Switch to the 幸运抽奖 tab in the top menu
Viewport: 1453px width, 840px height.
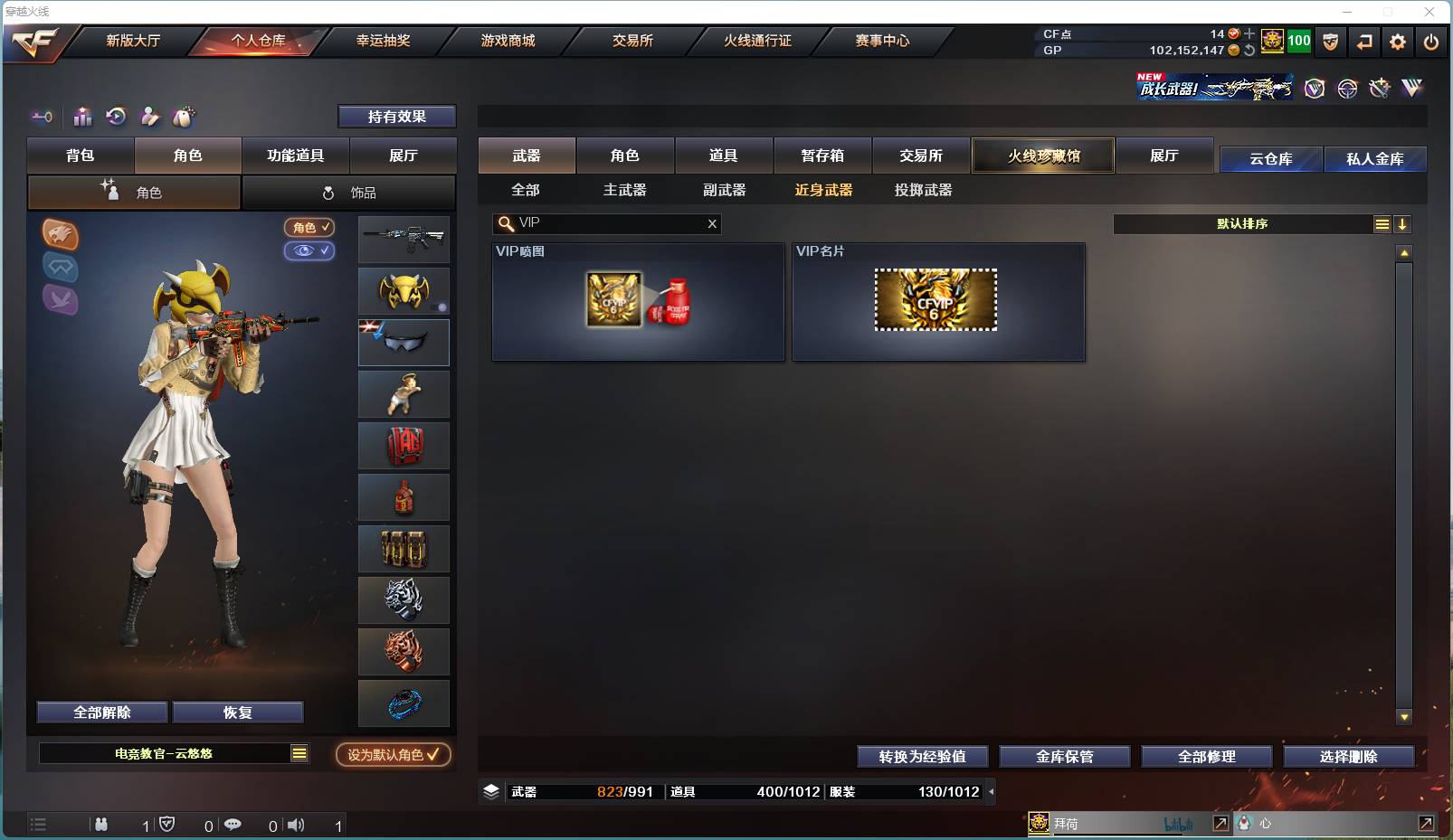coord(385,41)
